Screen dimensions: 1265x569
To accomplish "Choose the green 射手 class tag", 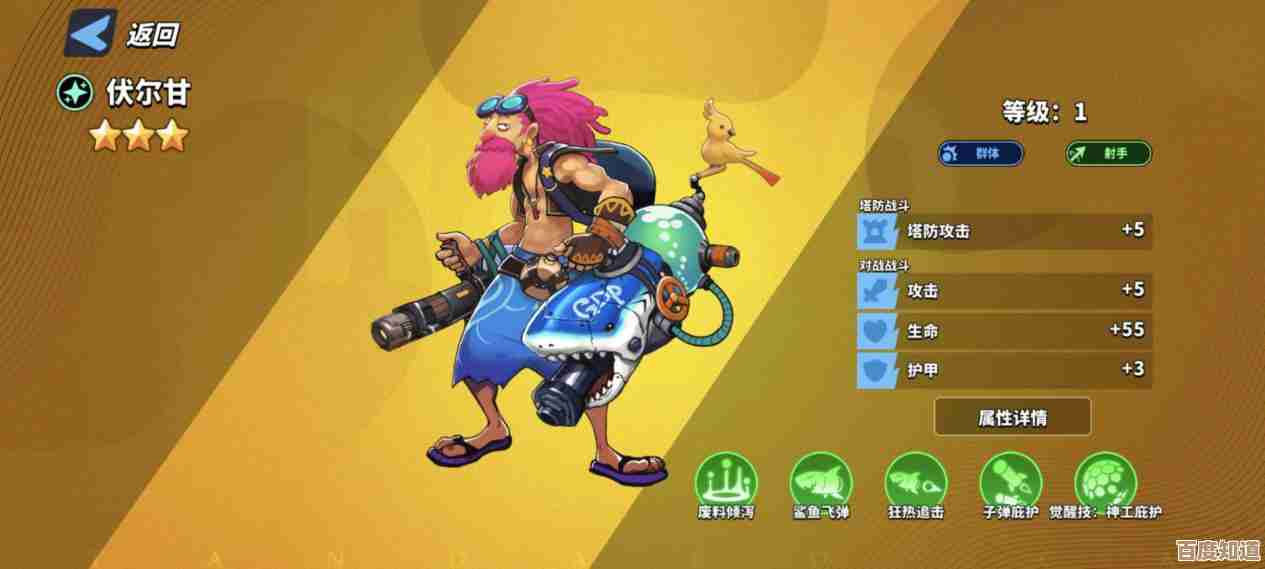I will pyautogui.click(x=1108, y=153).
